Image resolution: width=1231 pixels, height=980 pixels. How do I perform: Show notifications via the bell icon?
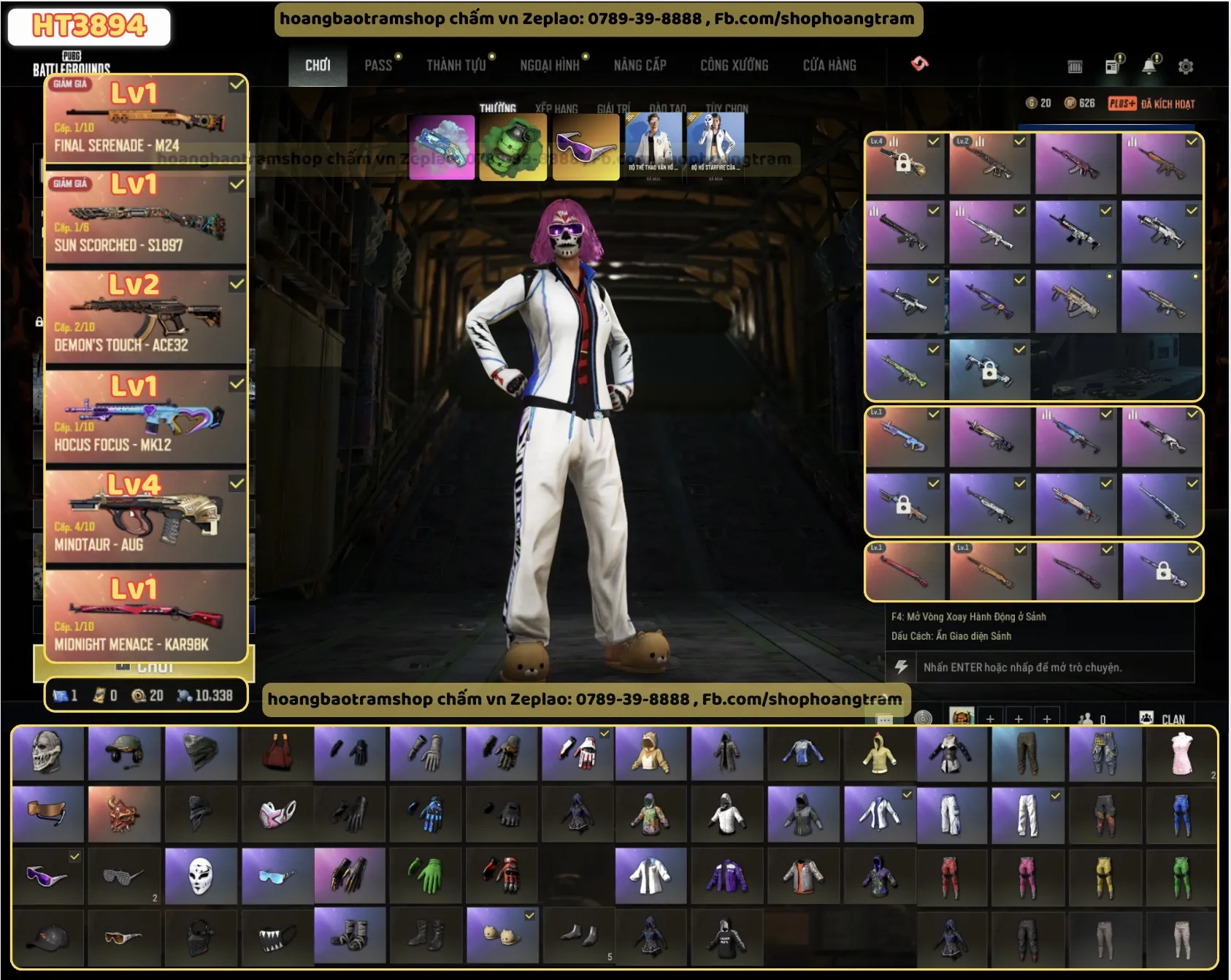click(x=1149, y=66)
